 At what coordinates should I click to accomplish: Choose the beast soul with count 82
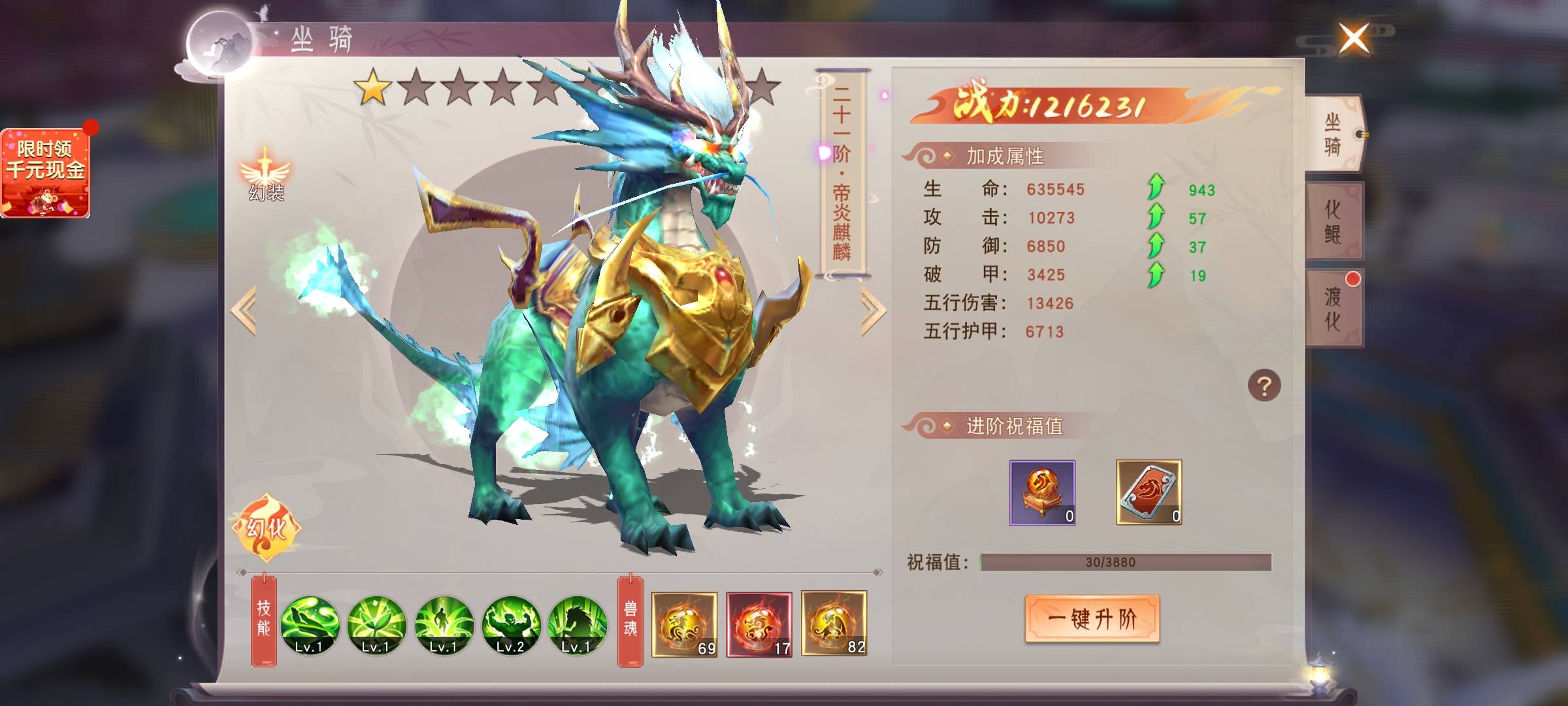point(834,623)
